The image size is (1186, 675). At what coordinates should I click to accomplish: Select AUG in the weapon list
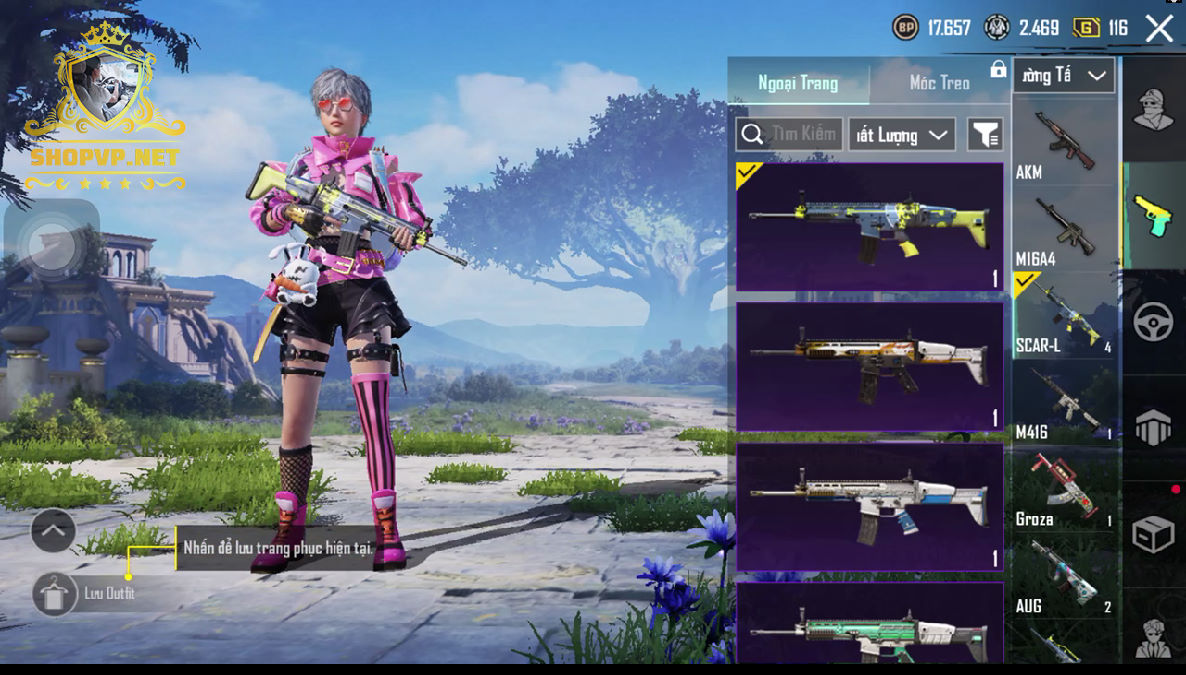pyautogui.click(x=1064, y=577)
